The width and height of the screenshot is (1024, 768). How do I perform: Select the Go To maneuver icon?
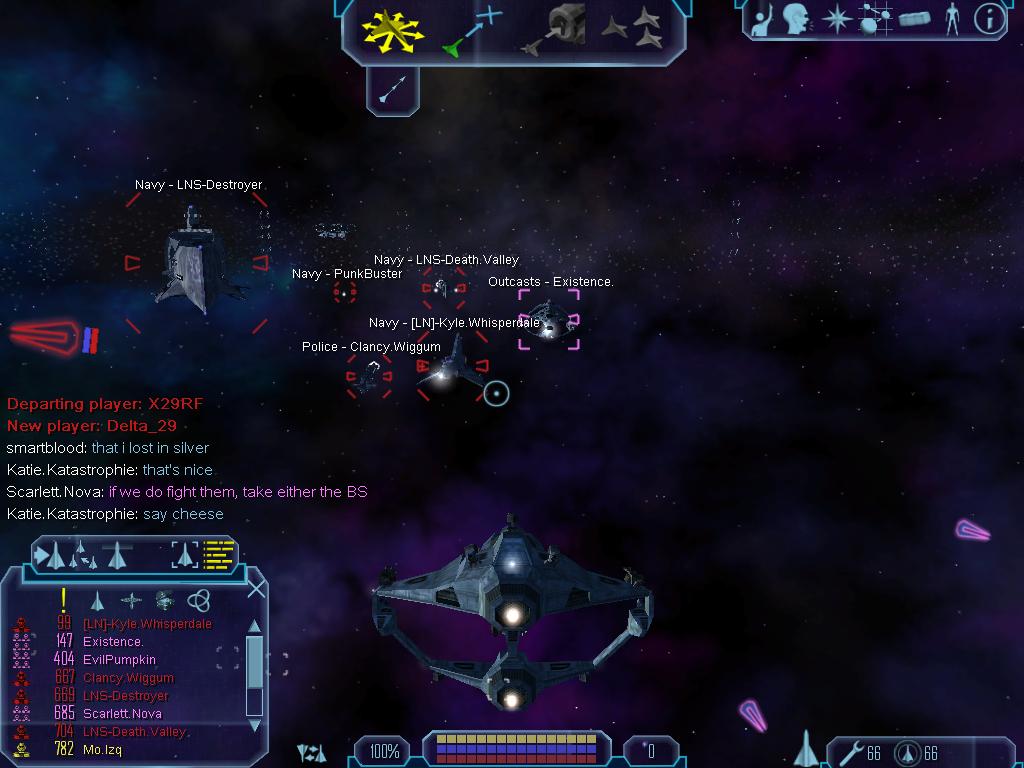point(473,30)
